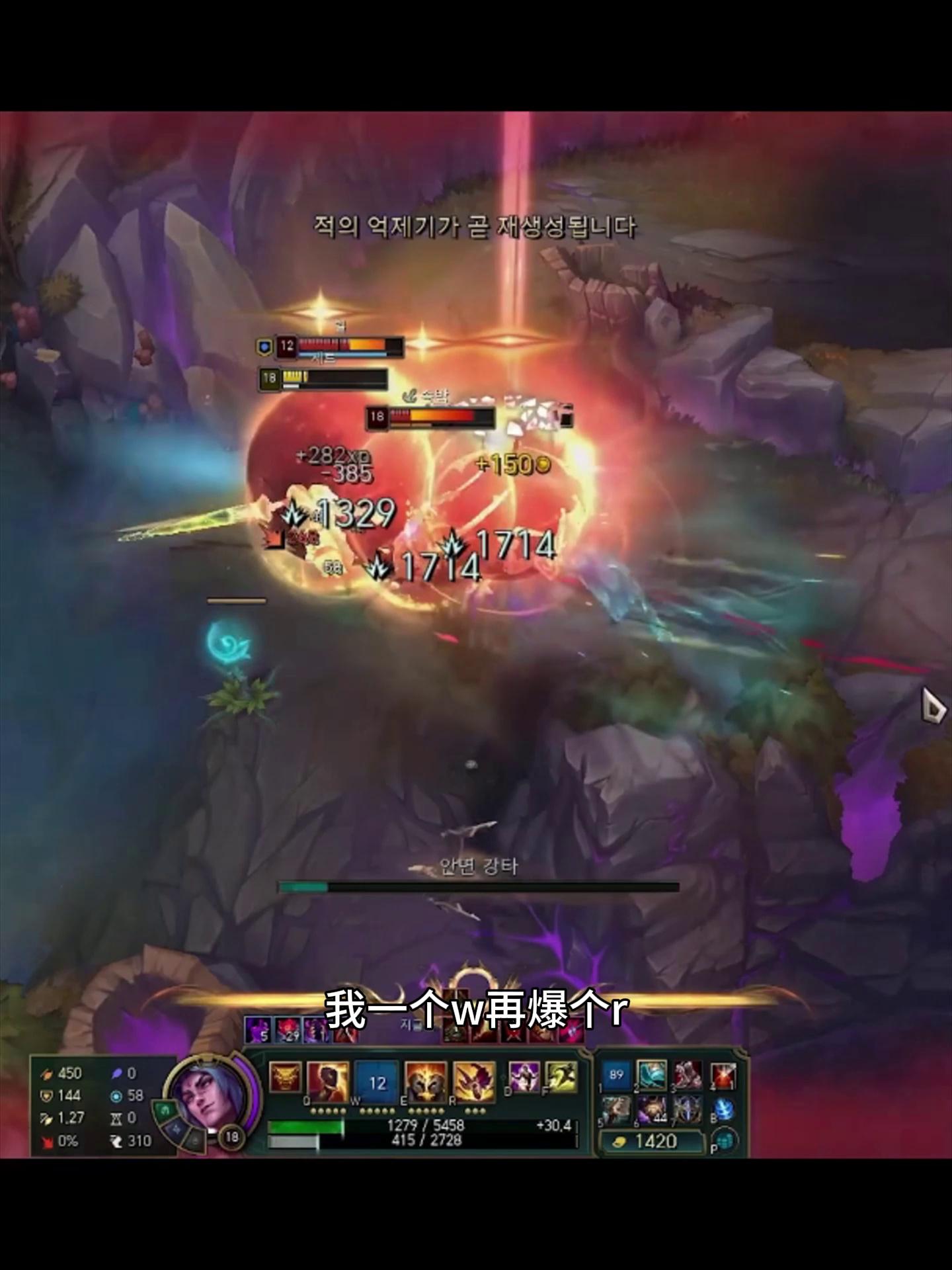Click the red potion item in slot 4

pyautogui.click(x=723, y=1076)
